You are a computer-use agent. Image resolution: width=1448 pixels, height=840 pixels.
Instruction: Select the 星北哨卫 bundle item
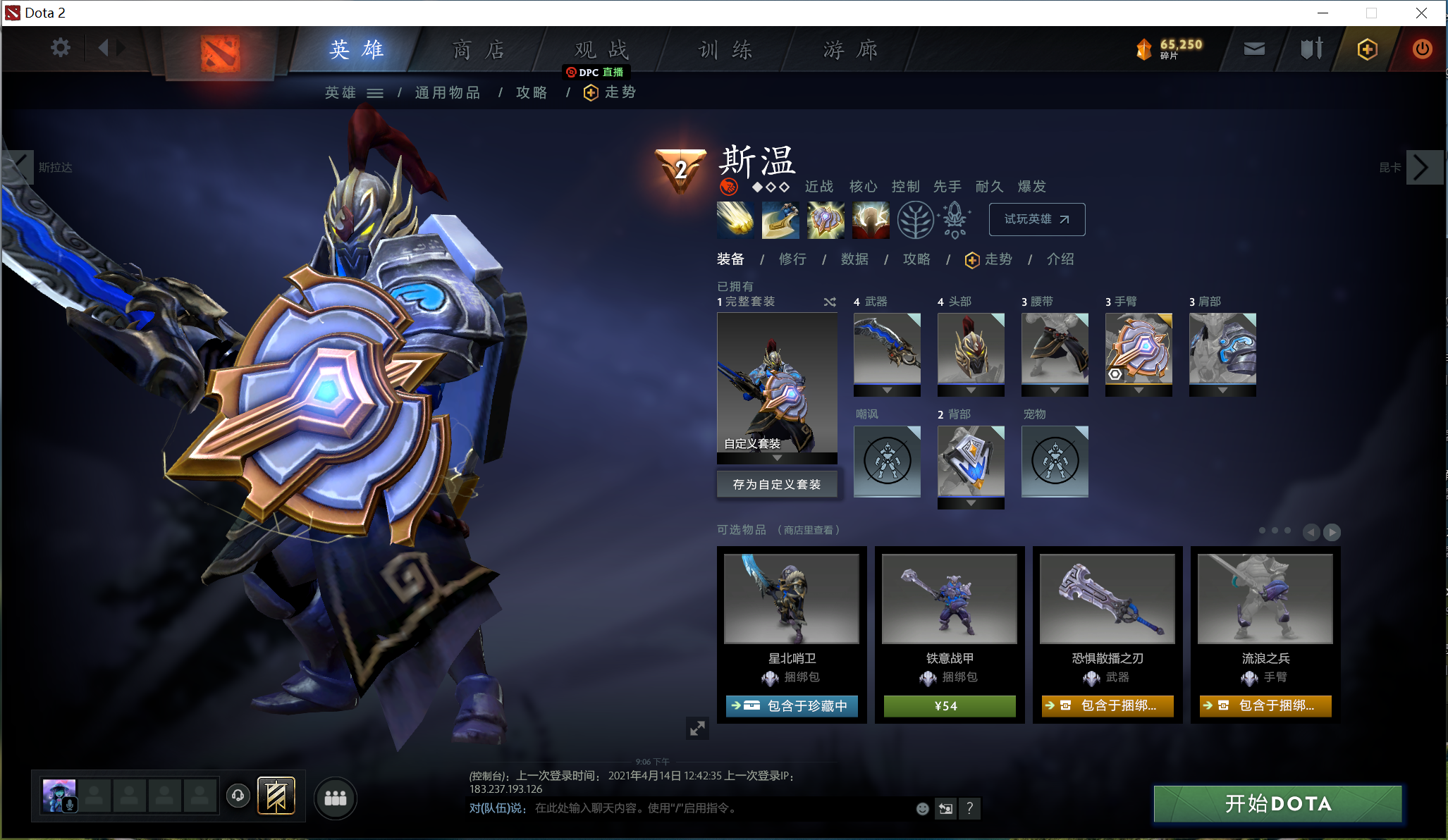point(792,599)
